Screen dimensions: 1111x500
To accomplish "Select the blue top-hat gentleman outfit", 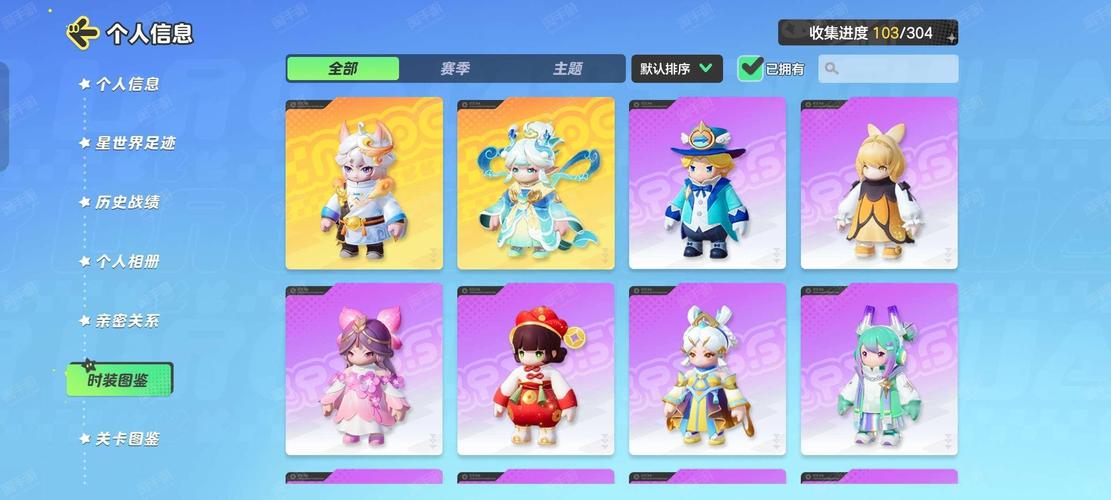I will 707,183.
